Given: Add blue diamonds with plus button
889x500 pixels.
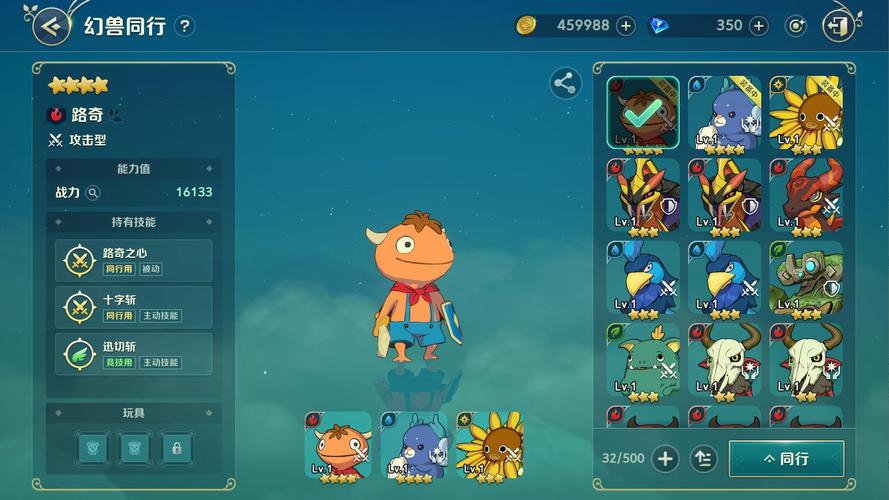Looking at the screenshot, I should 759,26.
